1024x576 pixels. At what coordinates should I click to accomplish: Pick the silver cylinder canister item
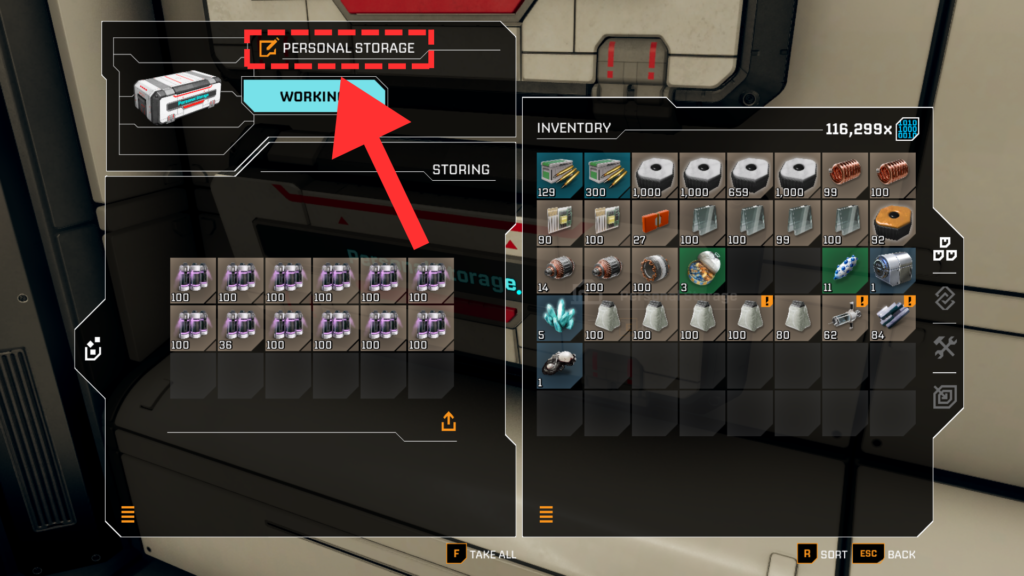(x=893, y=271)
